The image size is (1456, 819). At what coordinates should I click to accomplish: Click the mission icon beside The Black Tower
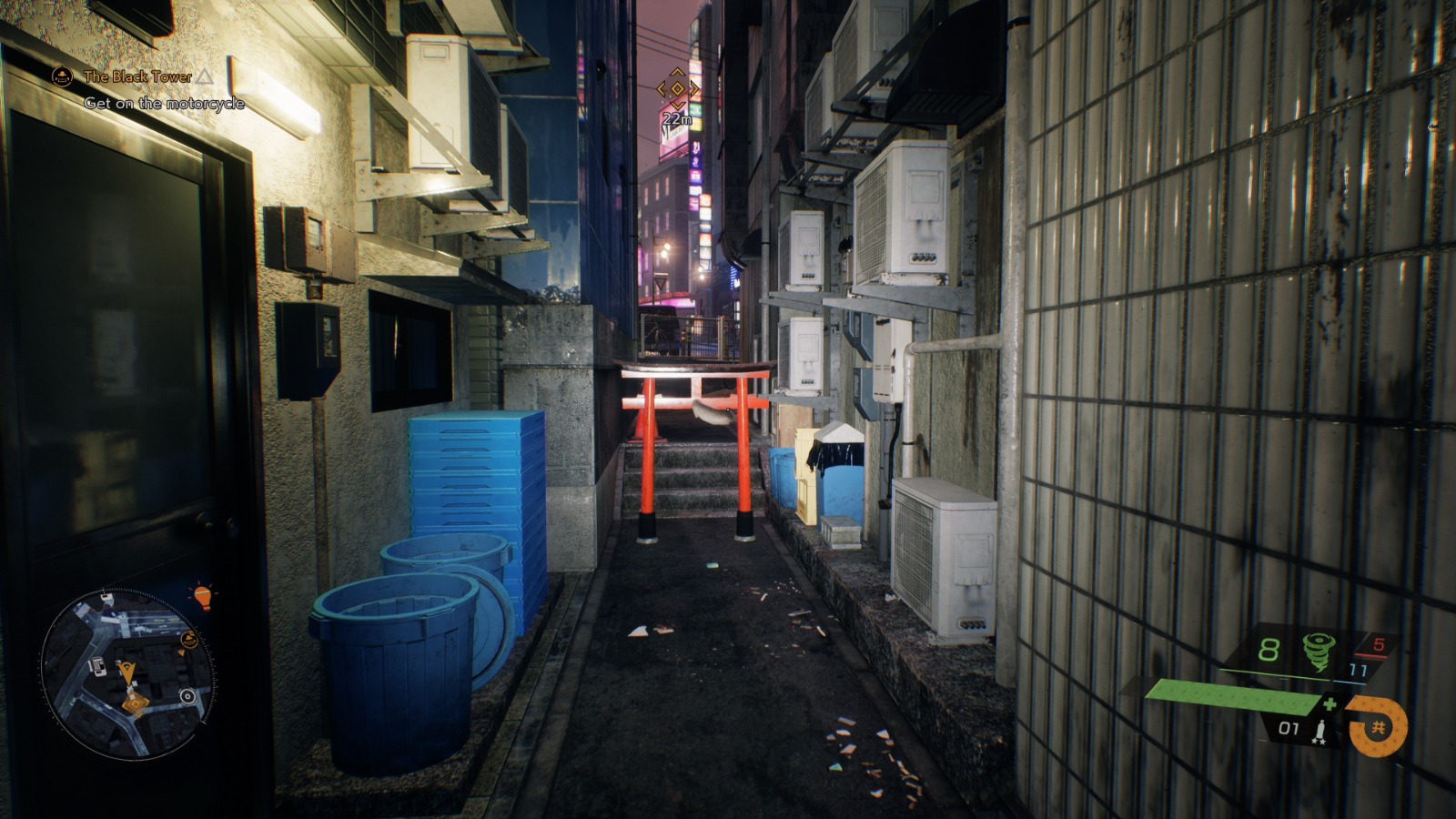60,77
